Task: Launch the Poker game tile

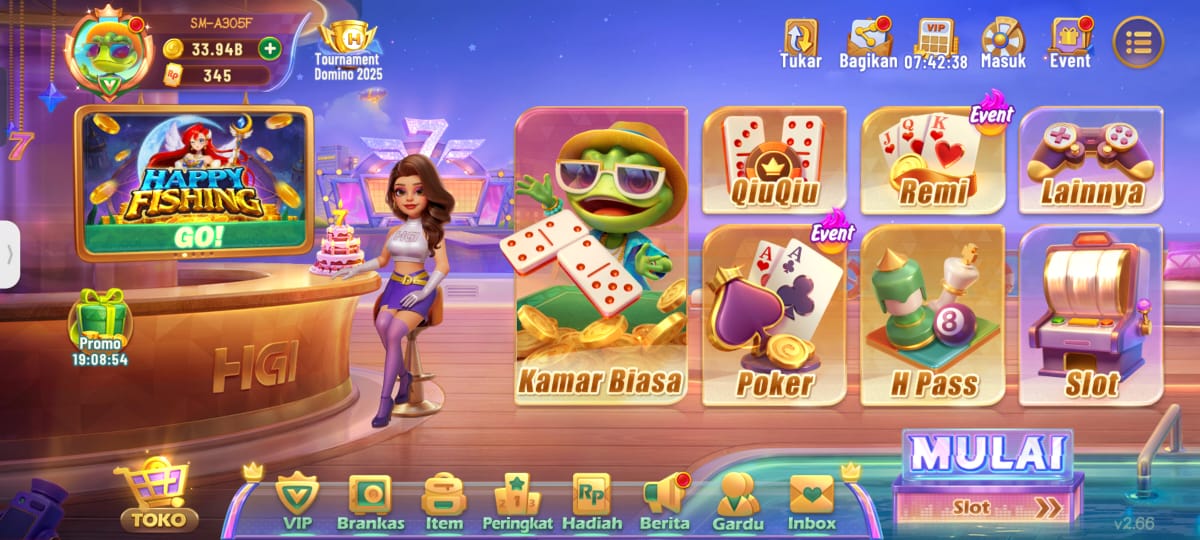Action: tap(774, 315)
